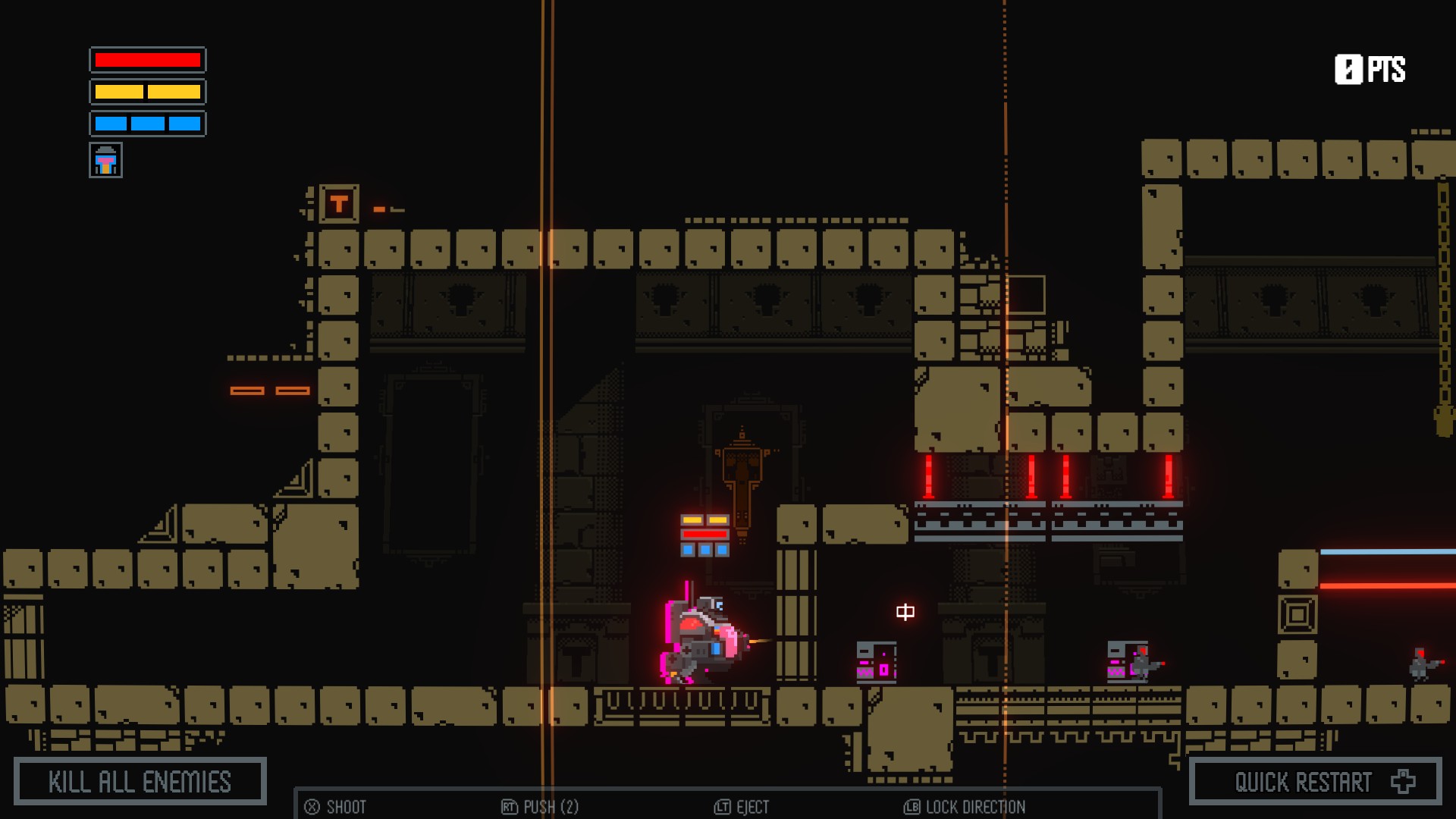Click the red health bar
The width and height of the screenshot is (1456, 819).
point(147,61)
